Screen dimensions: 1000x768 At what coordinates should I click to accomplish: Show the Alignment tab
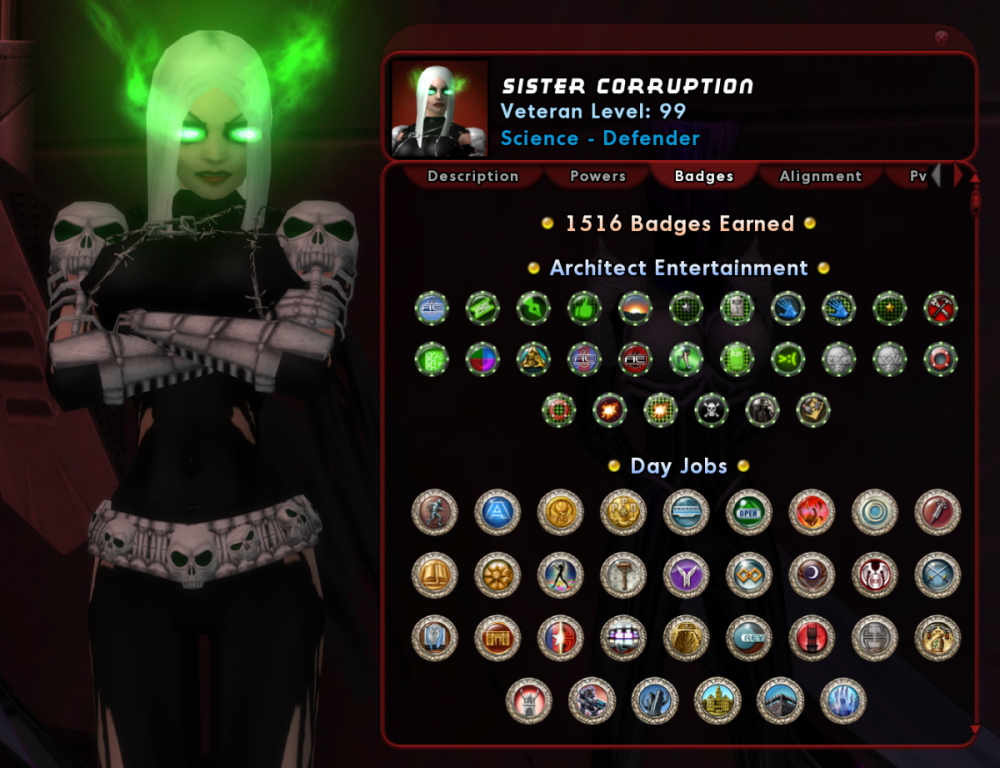[821, 176]
